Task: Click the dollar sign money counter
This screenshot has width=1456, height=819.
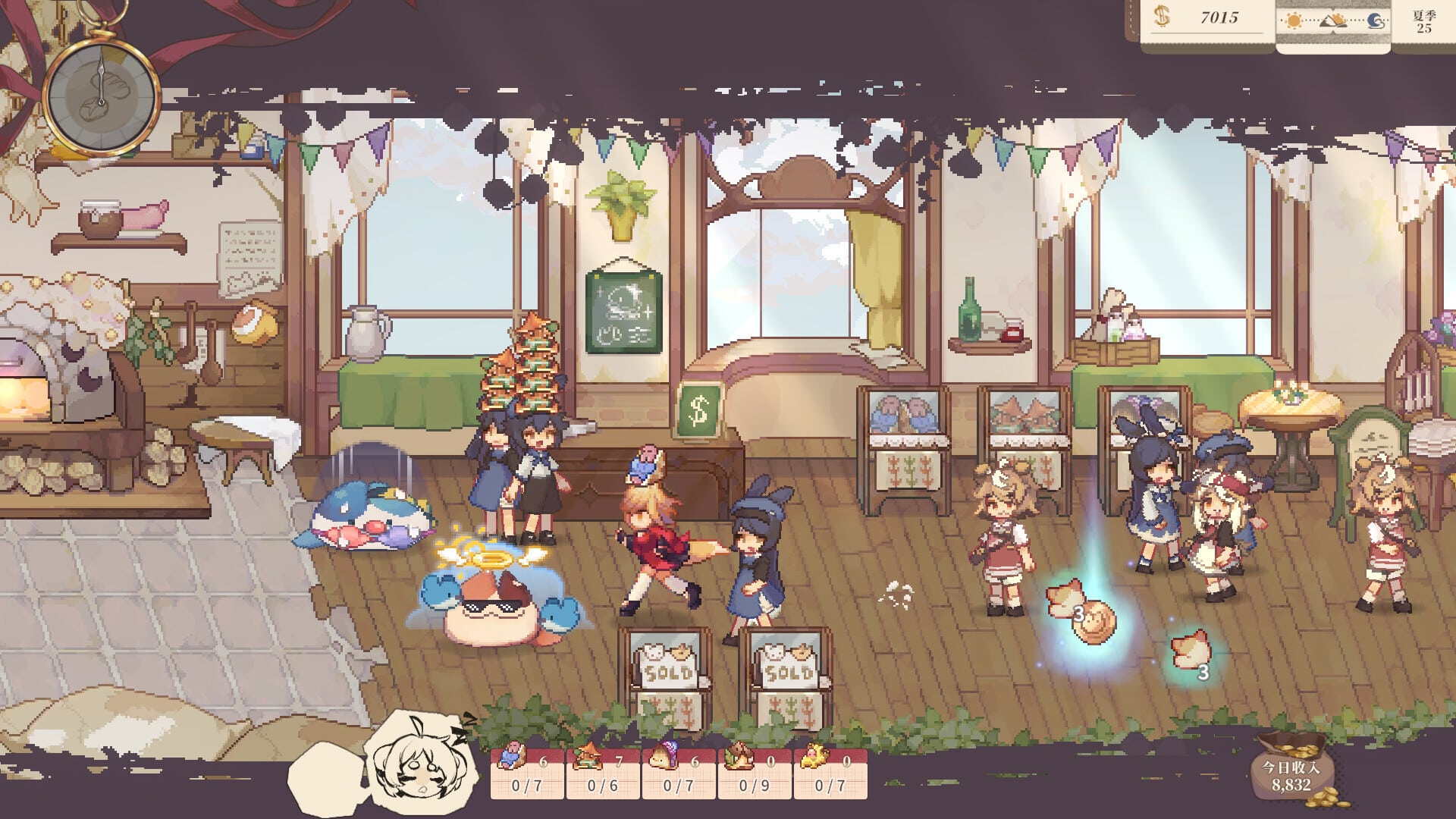Action: pyautogui.click(x=1161, y=20)
